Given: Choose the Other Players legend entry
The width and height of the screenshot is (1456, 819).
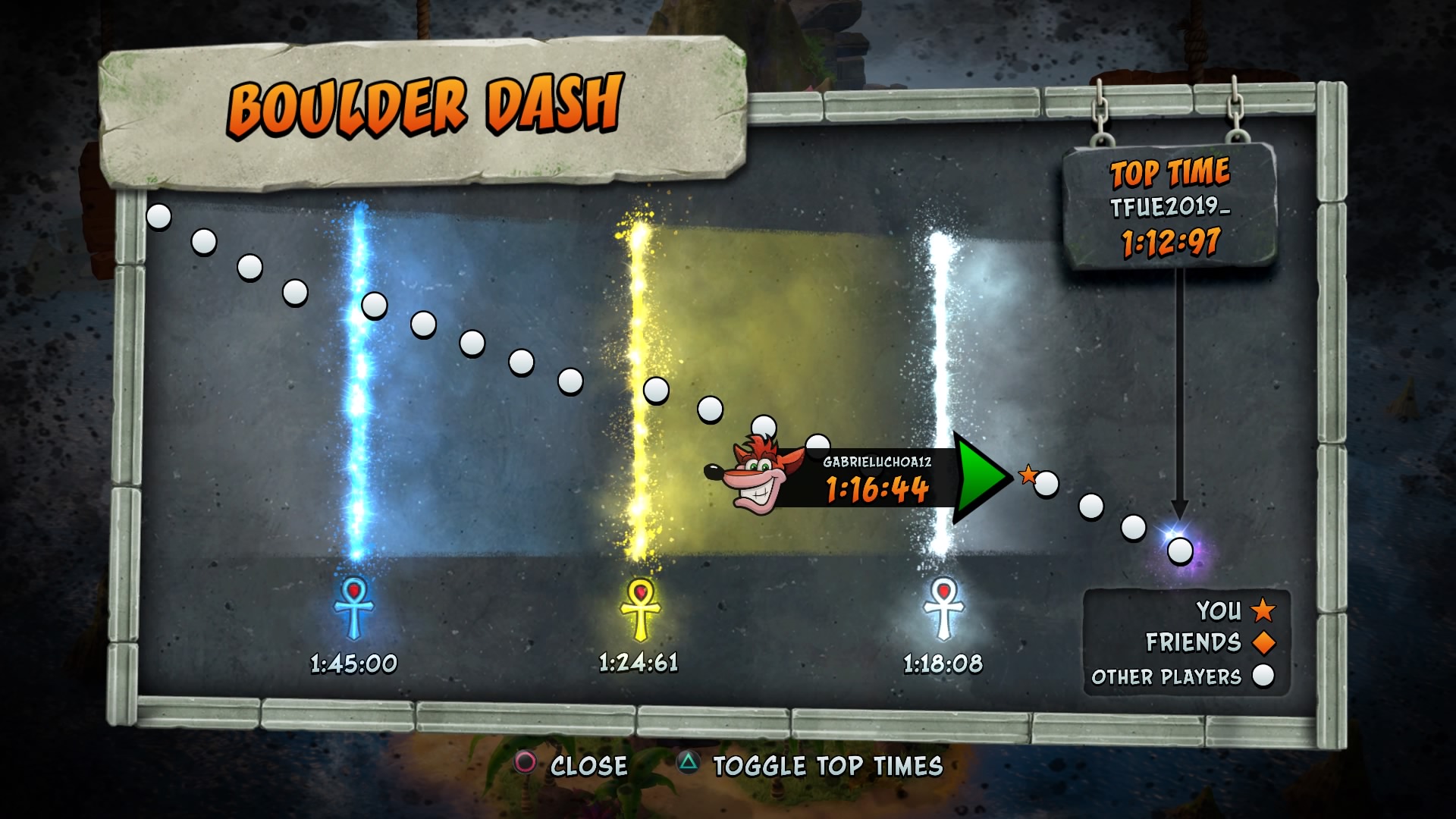Looking at the screenshot, I should [x=1182, y=676].
